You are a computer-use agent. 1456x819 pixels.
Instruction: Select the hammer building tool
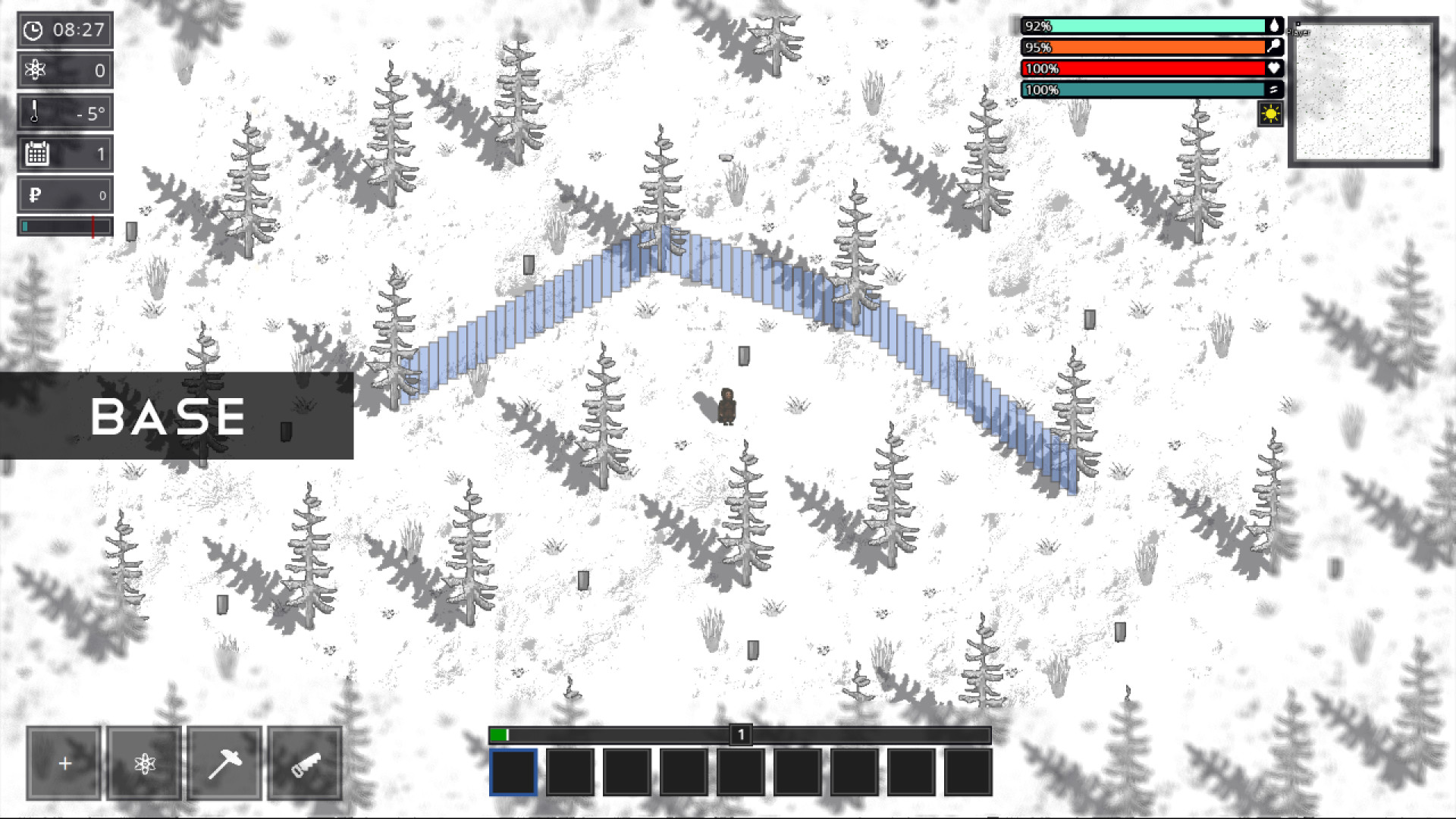[x=224, y=761]
